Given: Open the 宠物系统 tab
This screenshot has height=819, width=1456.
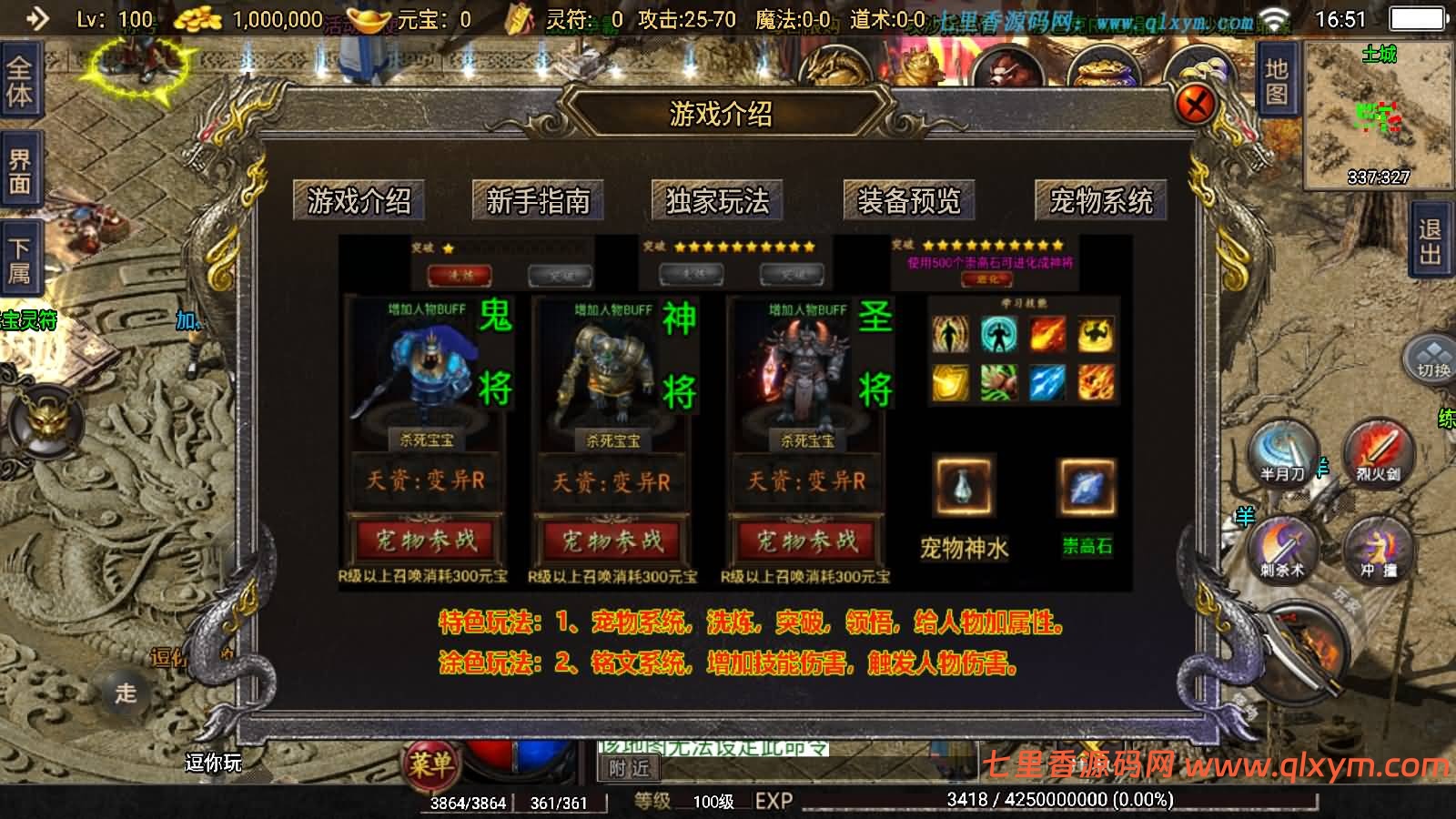Looking at the screenshot, I should (x=1099, y=200).
